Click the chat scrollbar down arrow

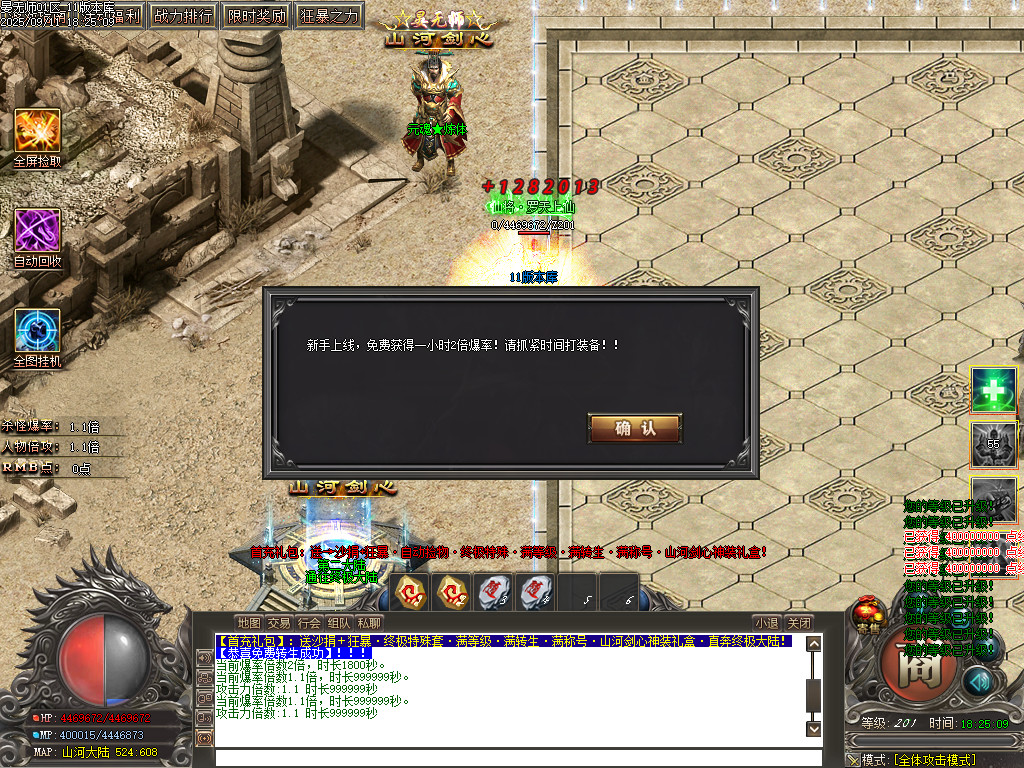tap(813, 728)
